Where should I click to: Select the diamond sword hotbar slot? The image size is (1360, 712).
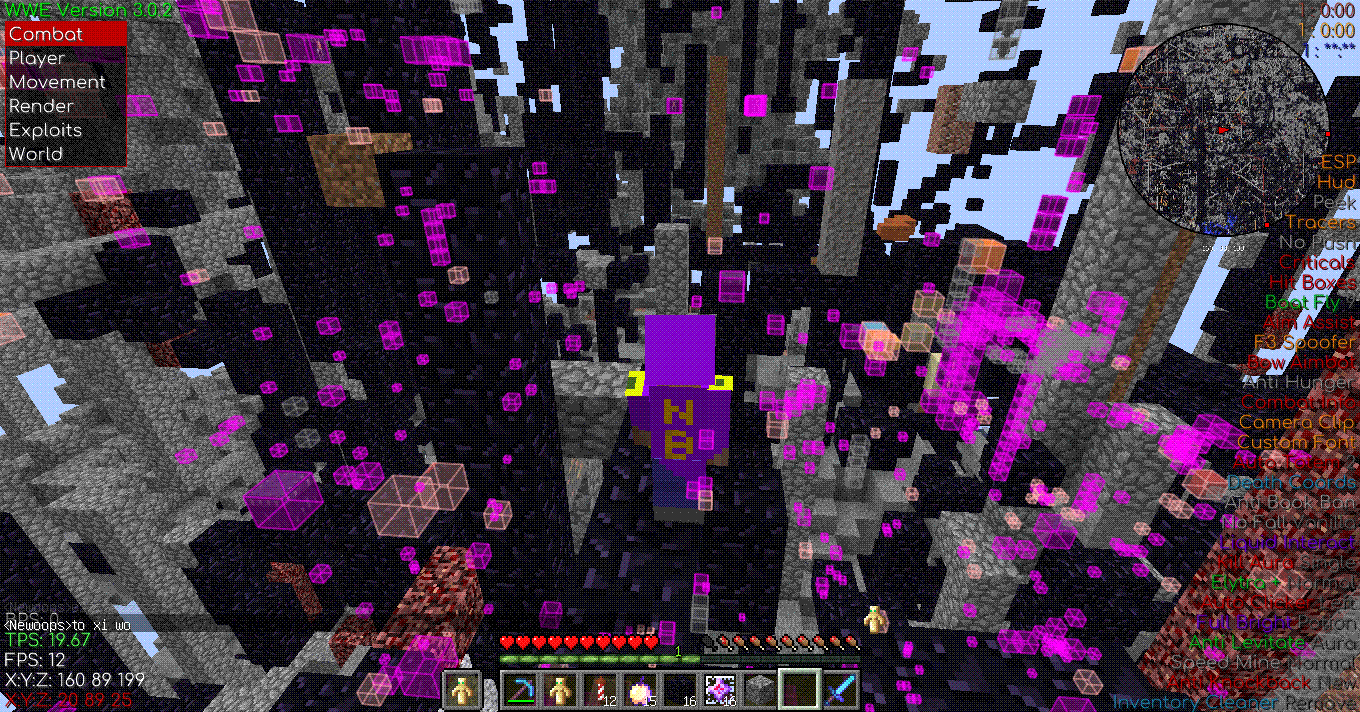point(840,690)
